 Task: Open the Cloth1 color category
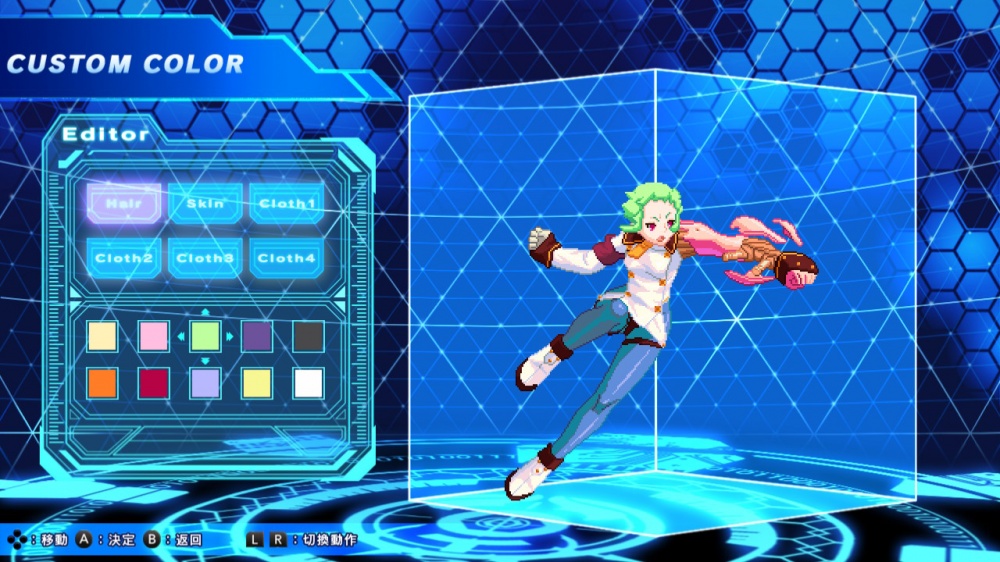(287, 203)
